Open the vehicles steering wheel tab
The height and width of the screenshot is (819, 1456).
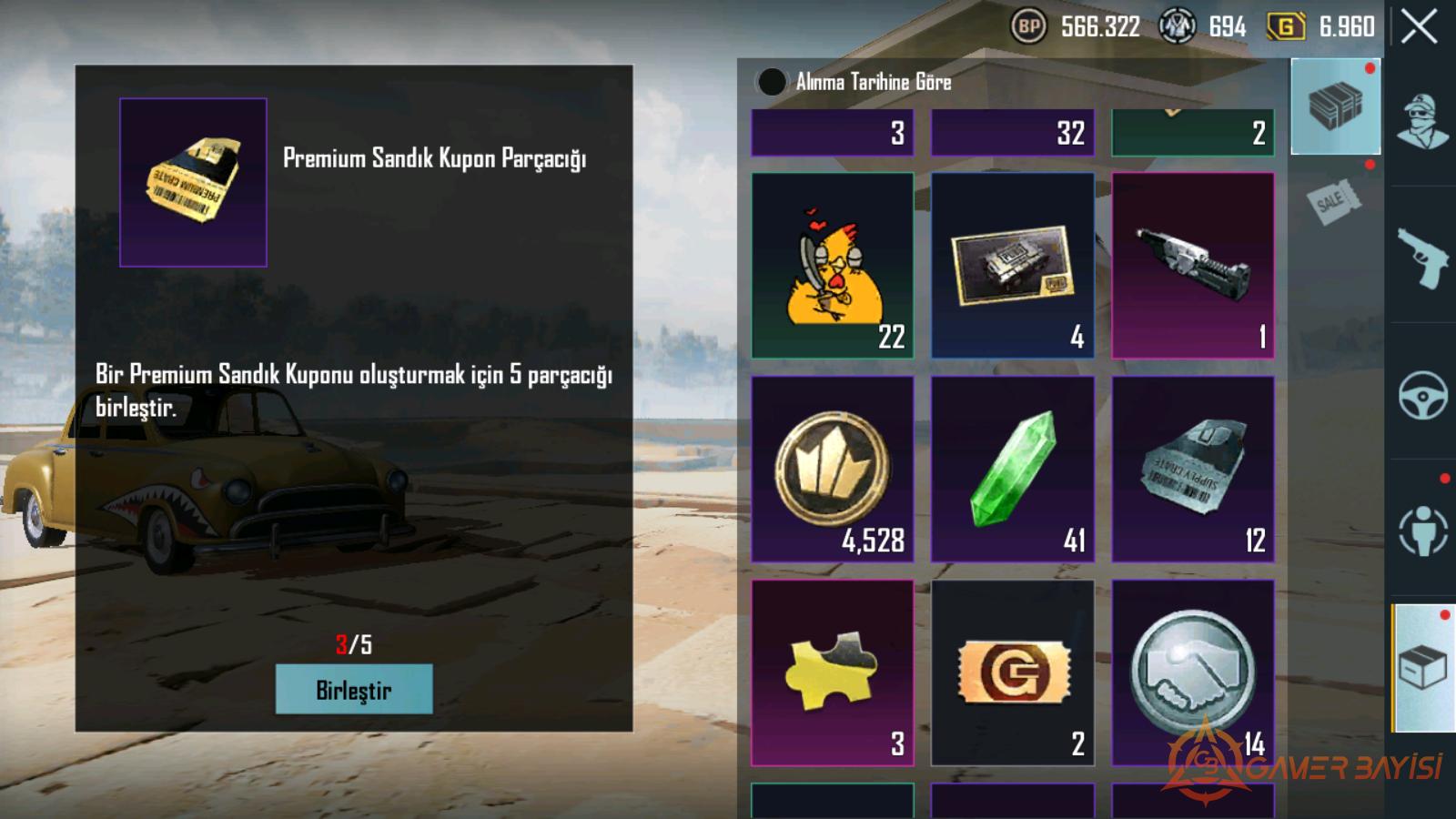click(1422, 394)
